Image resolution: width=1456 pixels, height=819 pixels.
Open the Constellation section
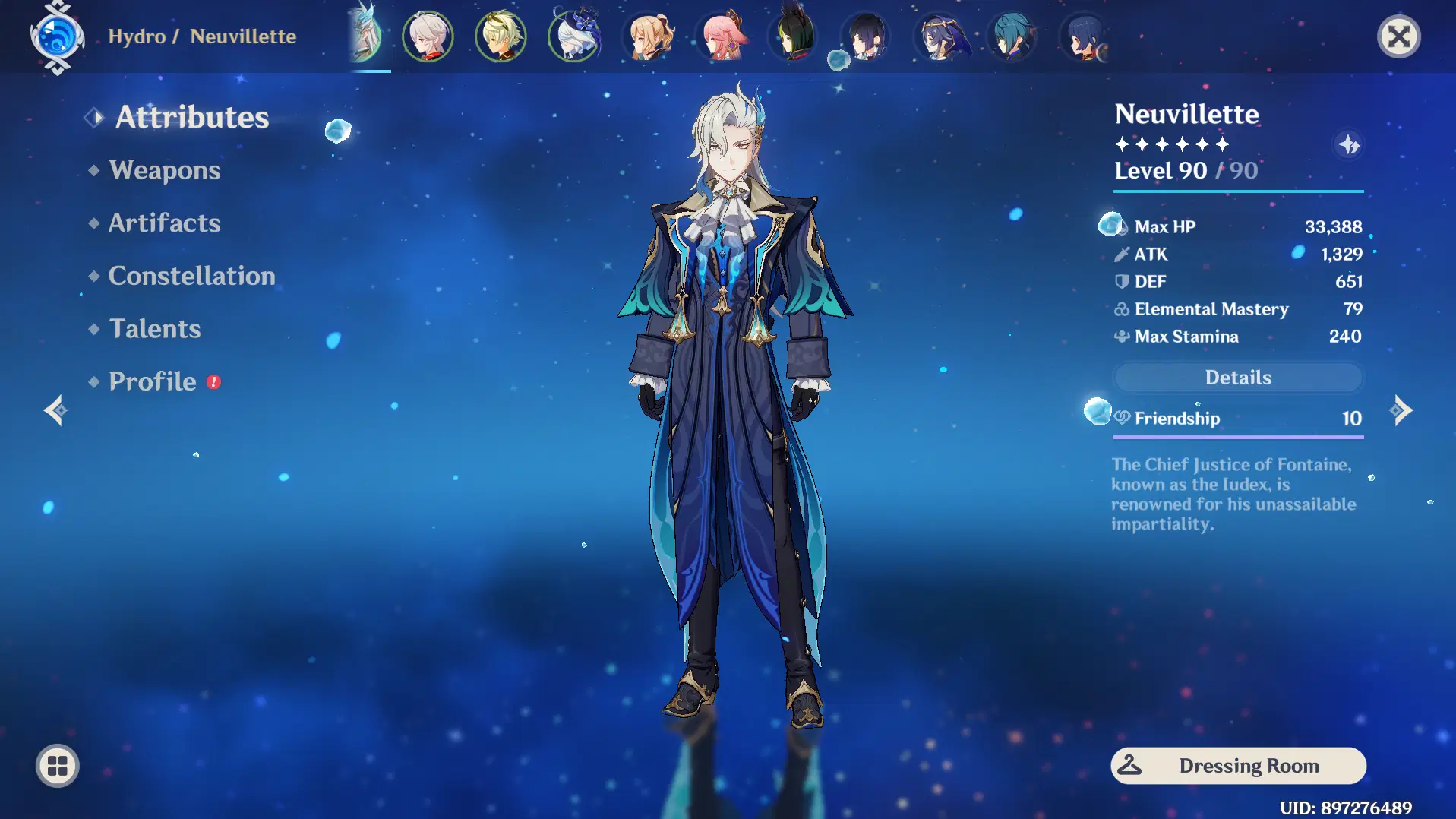[192, 276]
